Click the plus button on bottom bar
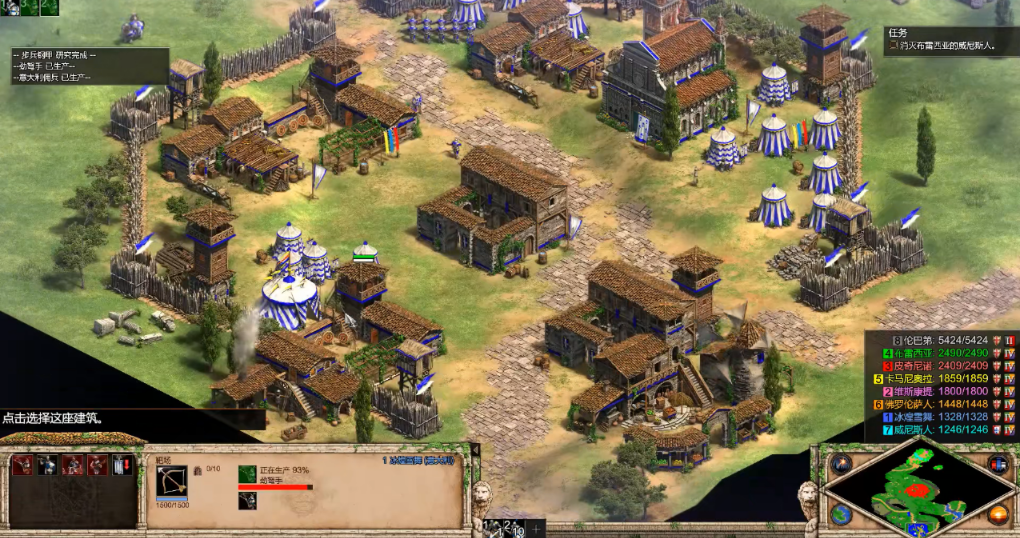The width and height of the screenshot is (1020, 538). coord(536,528)
